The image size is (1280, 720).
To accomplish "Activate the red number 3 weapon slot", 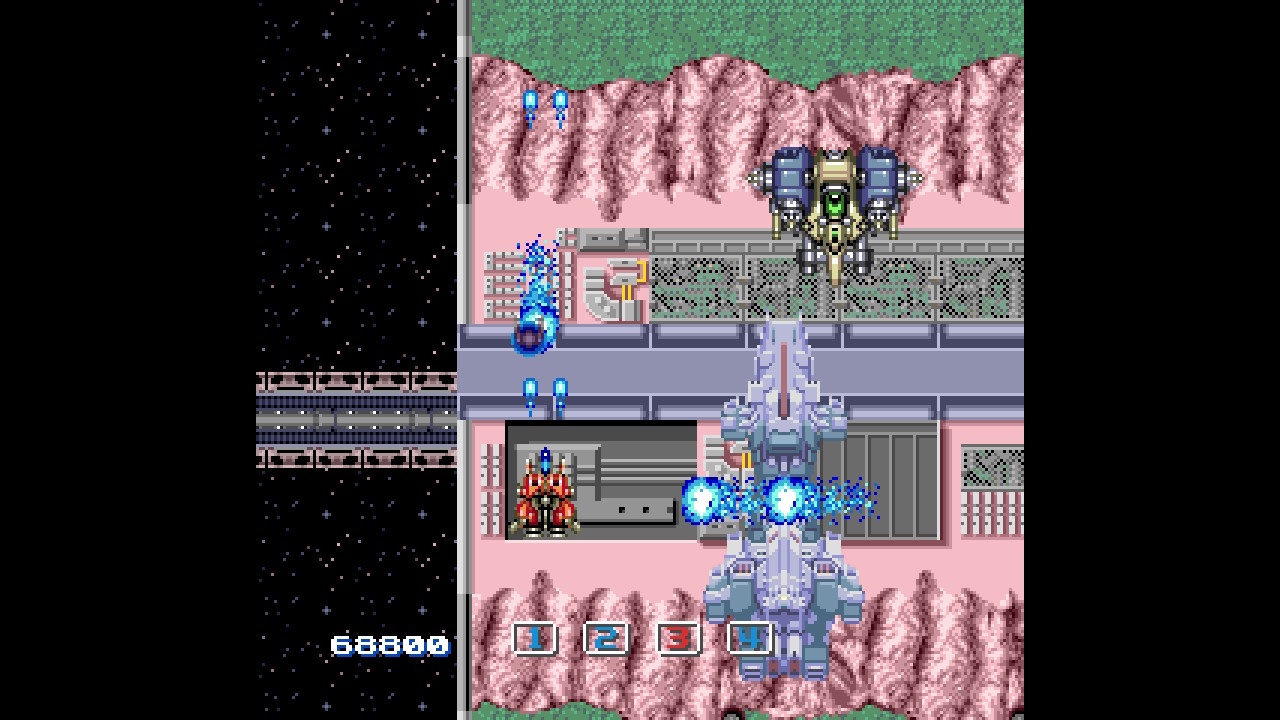I will 679,638.
